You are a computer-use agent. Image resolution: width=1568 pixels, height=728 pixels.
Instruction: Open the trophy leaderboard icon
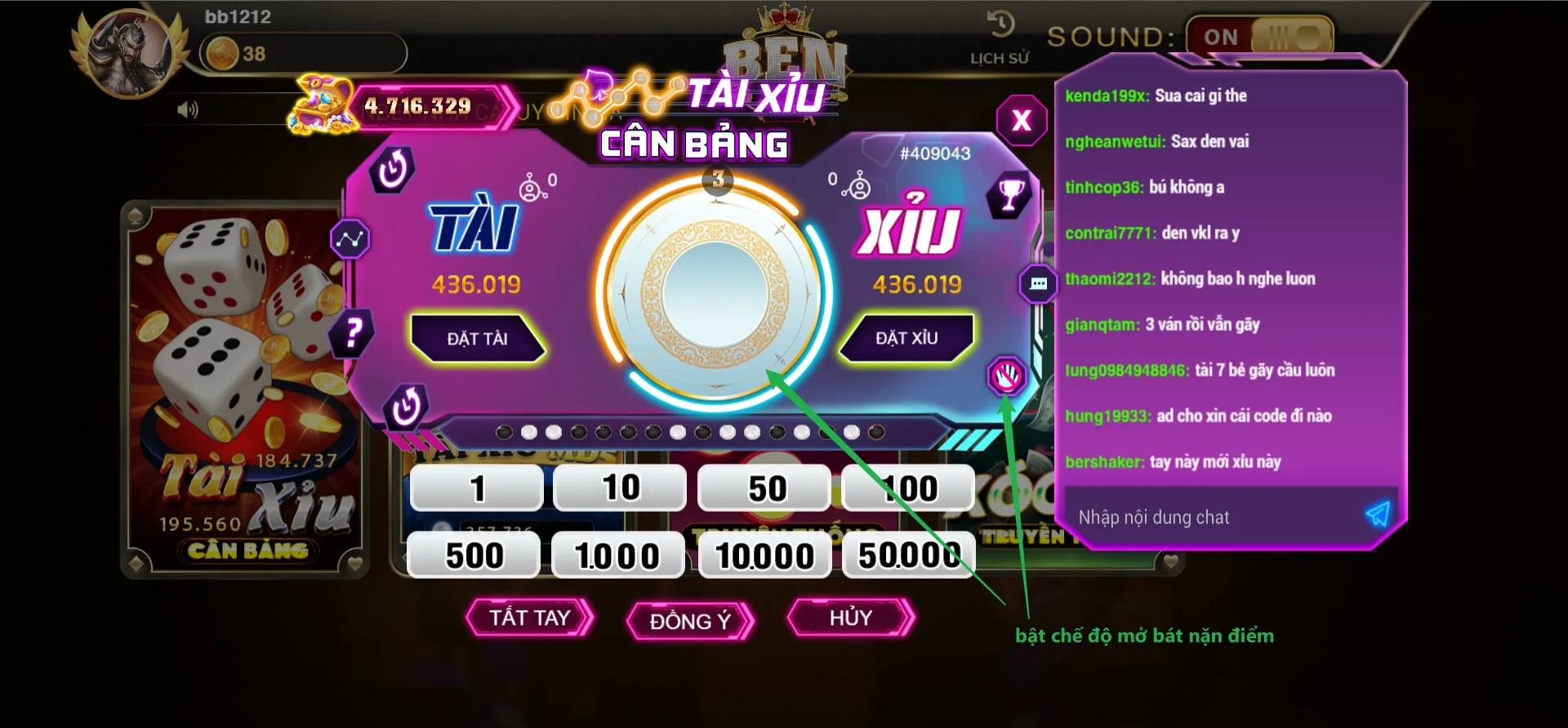click(1011, 194)
